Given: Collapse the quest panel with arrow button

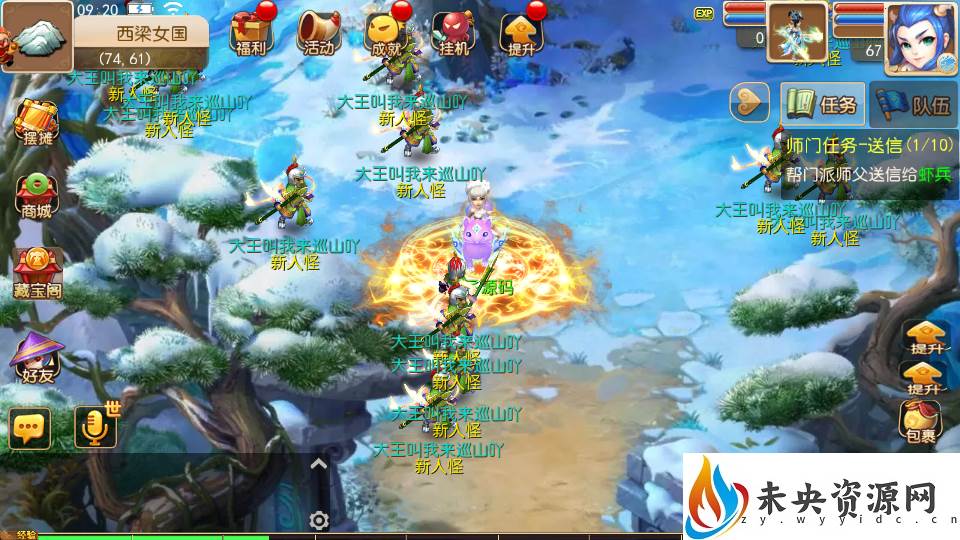Looking at the screenshot, I should (749, 101).
